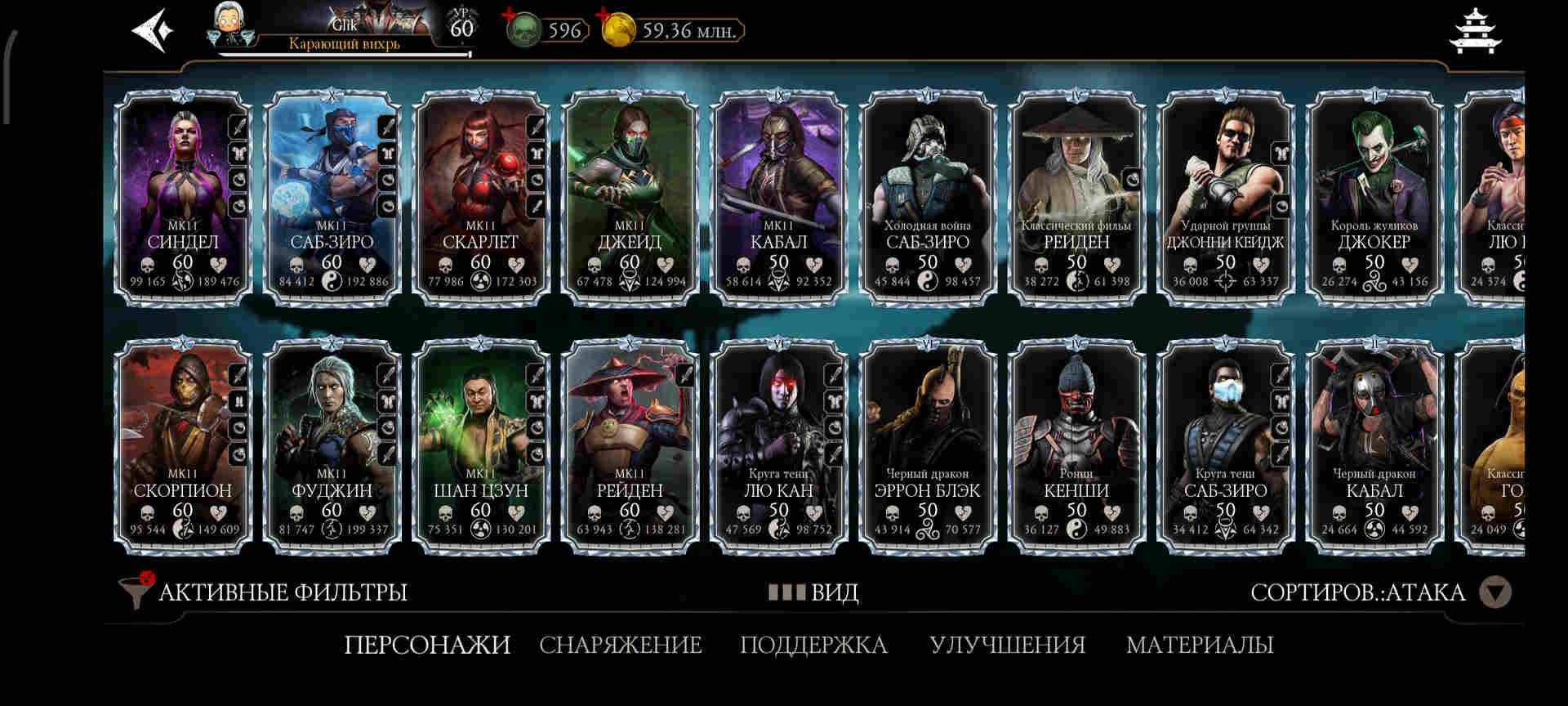Toggle the Вид view layout

coord(813,592)
